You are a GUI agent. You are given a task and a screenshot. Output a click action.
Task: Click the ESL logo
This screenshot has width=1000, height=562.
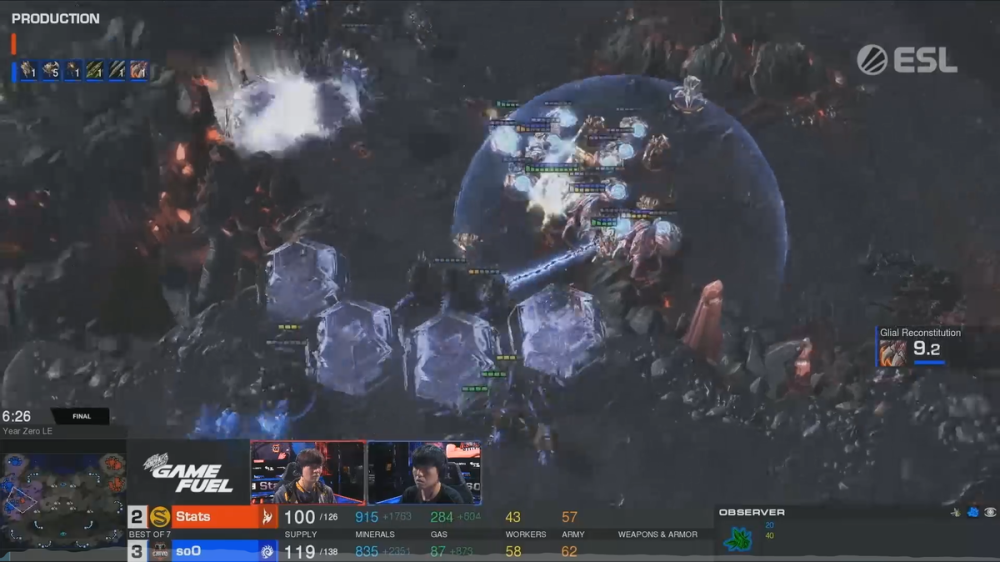pyautogui.click(x=906, y=60)
